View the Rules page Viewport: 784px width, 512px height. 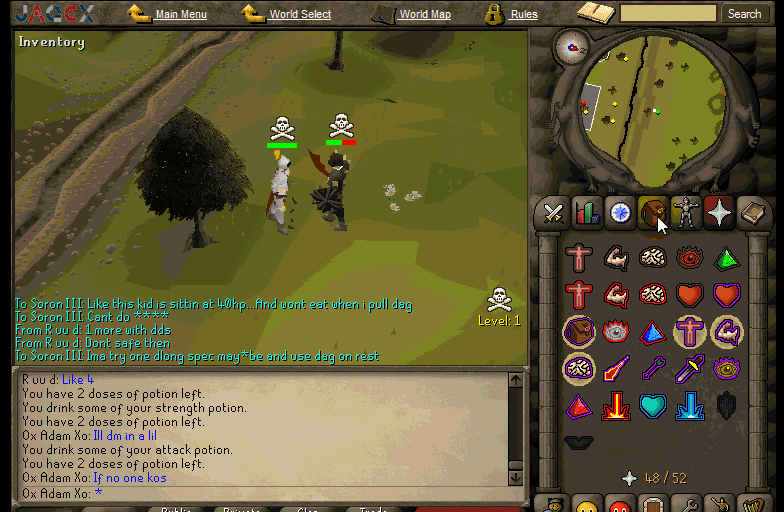pyautogui.click(x=524, y=14)
